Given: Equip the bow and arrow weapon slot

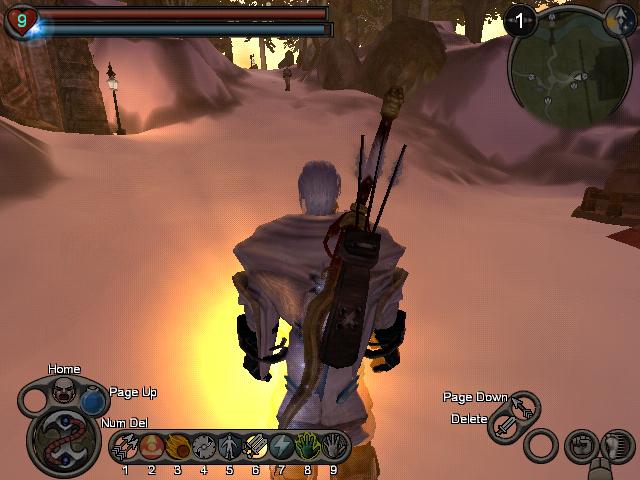Looking at the screenshot, I should point(524,407).
